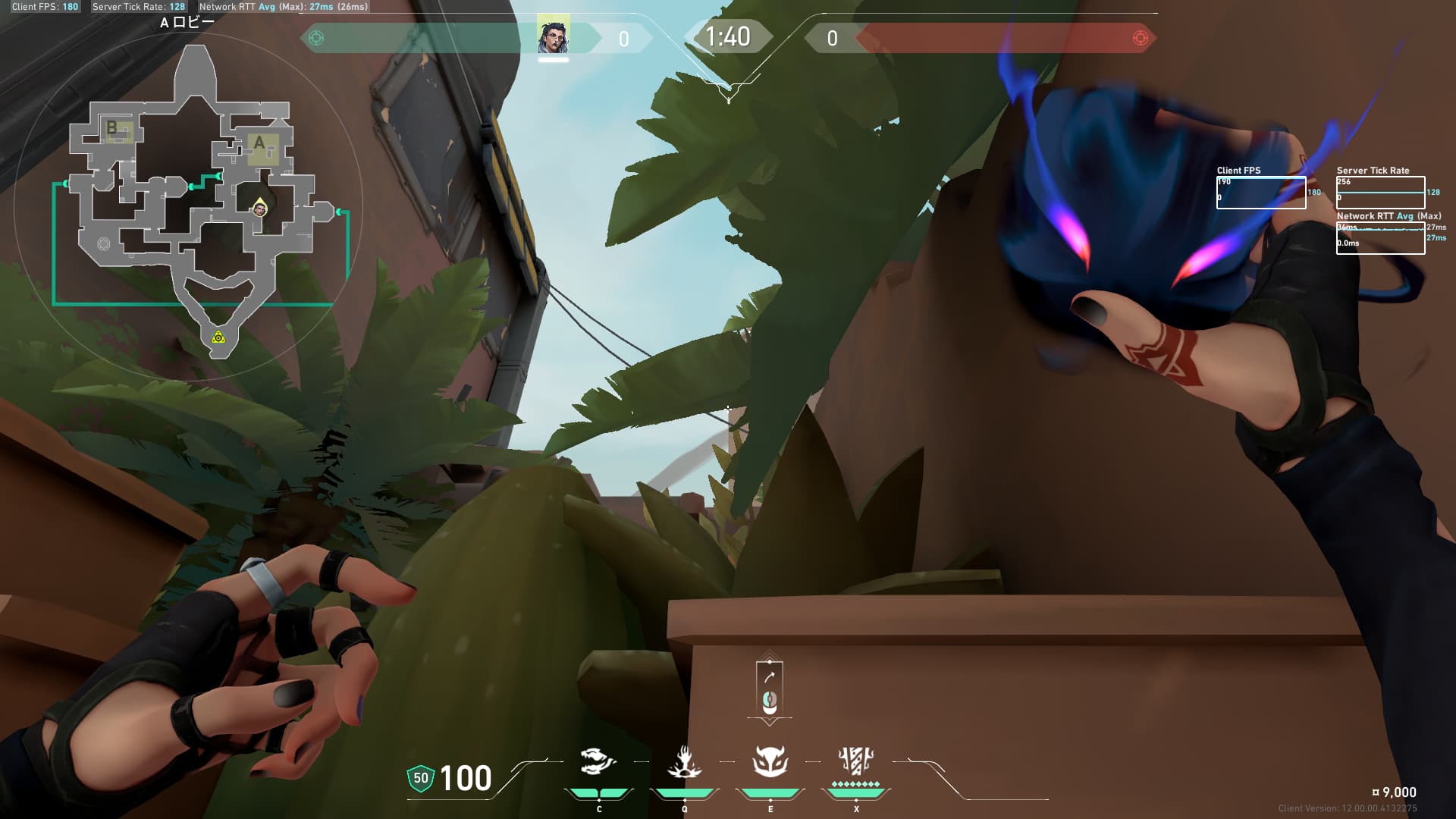Click the throw-mode indicator above the abilities

(769, 689)
